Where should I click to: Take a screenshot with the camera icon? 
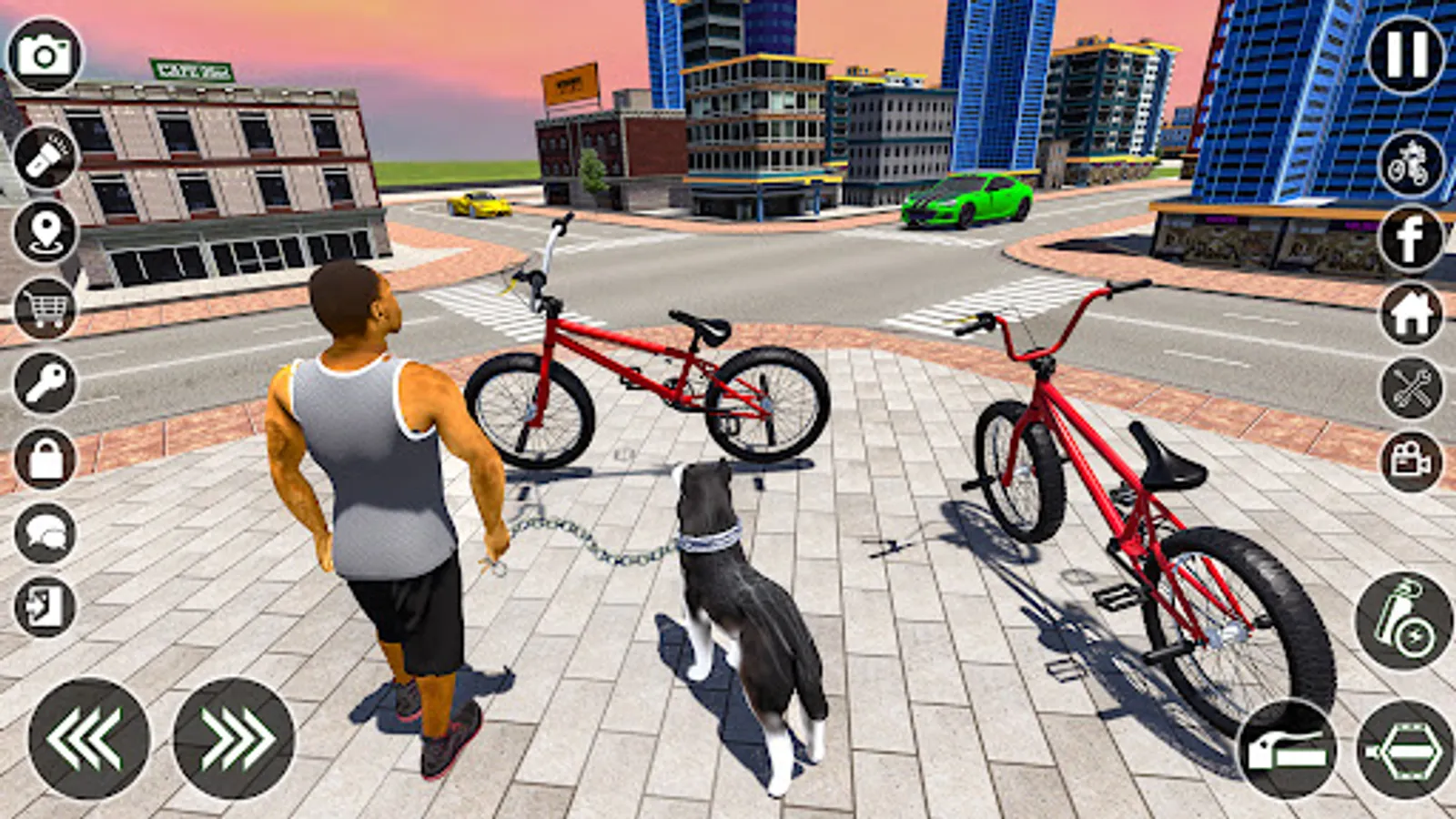tap(45, 55)
